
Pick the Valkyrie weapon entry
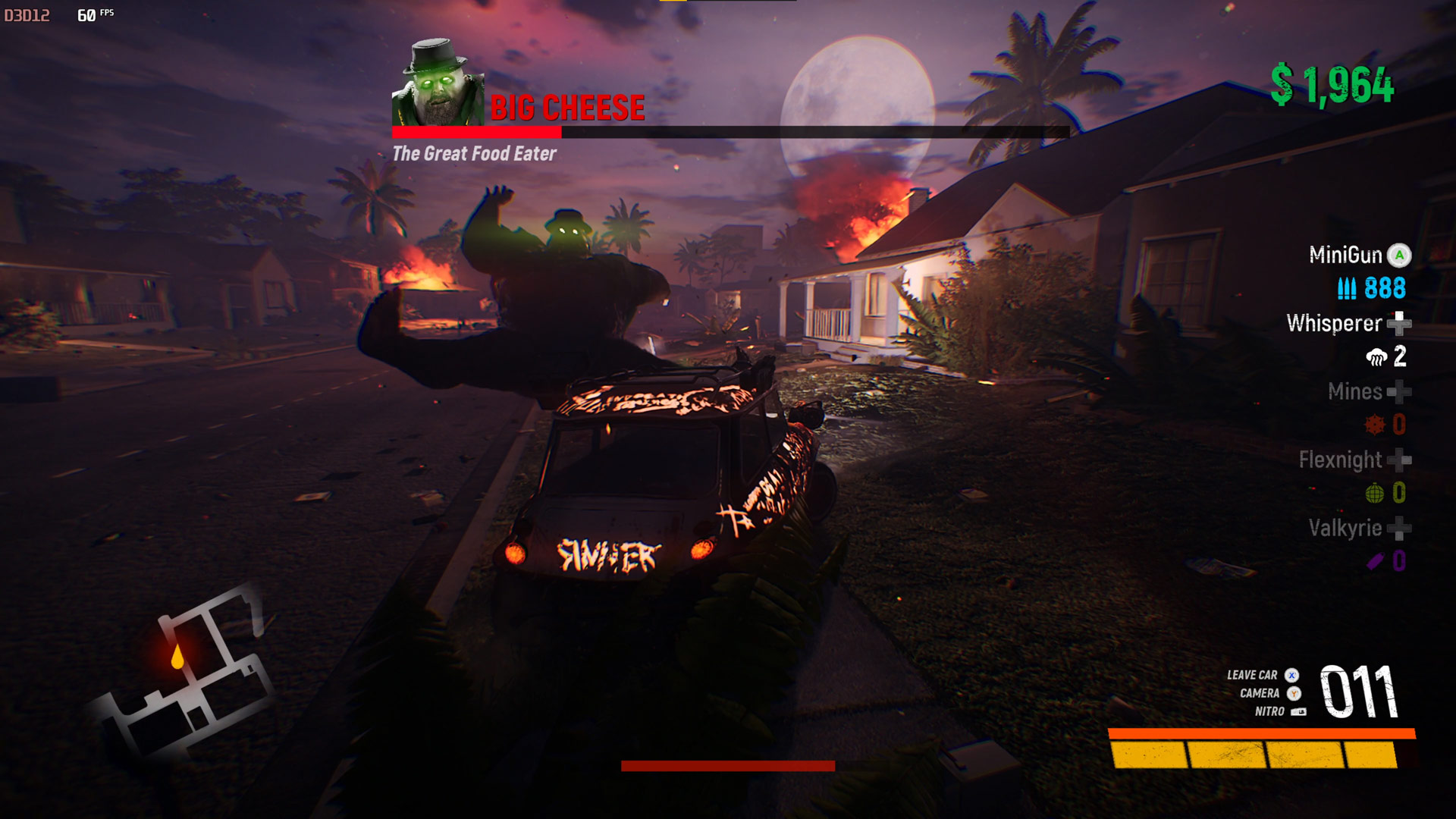[1345, 528]
